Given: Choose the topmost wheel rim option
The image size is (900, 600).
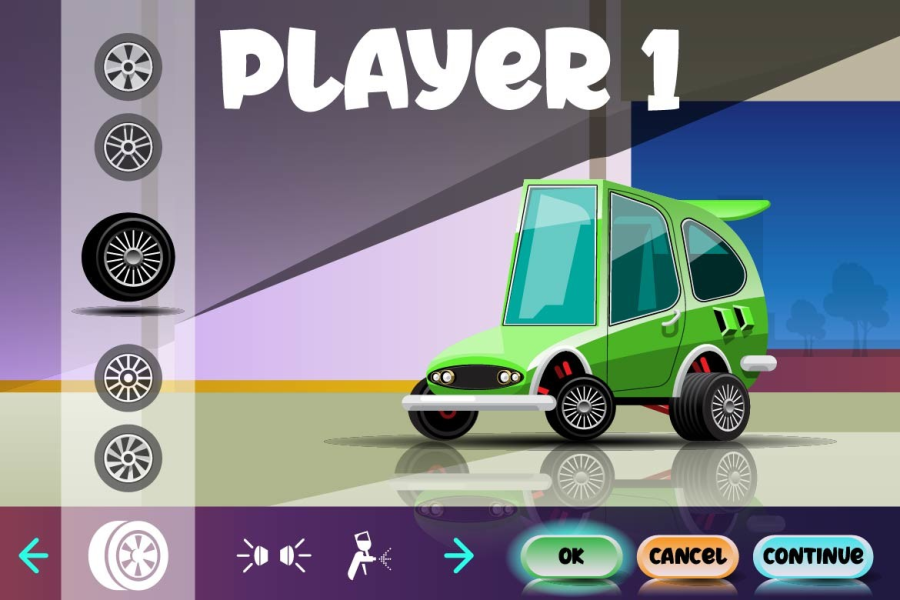Looking at the screenshot, I should pos(128,66).
